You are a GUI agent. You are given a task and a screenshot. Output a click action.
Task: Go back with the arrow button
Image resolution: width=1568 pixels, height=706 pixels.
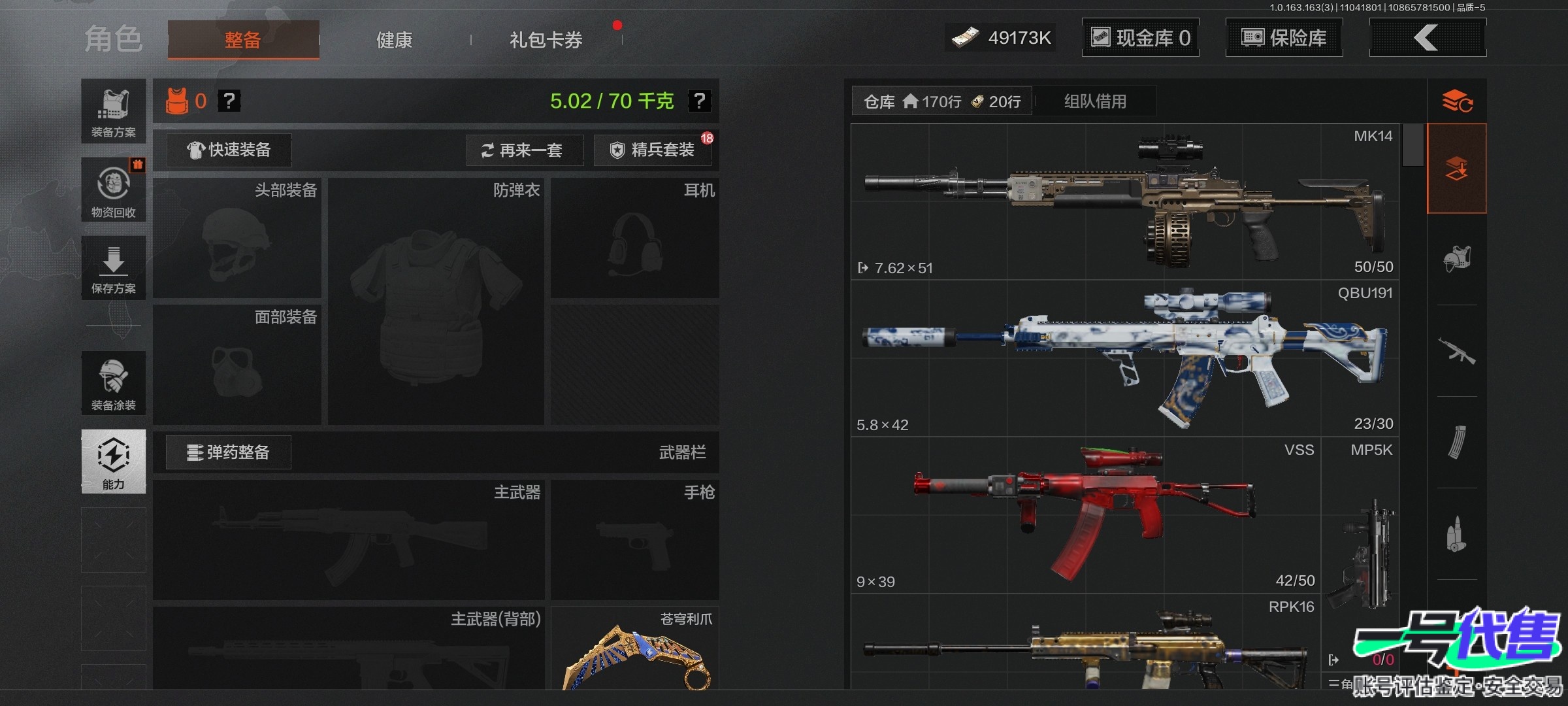click(x=1427, y=38)
